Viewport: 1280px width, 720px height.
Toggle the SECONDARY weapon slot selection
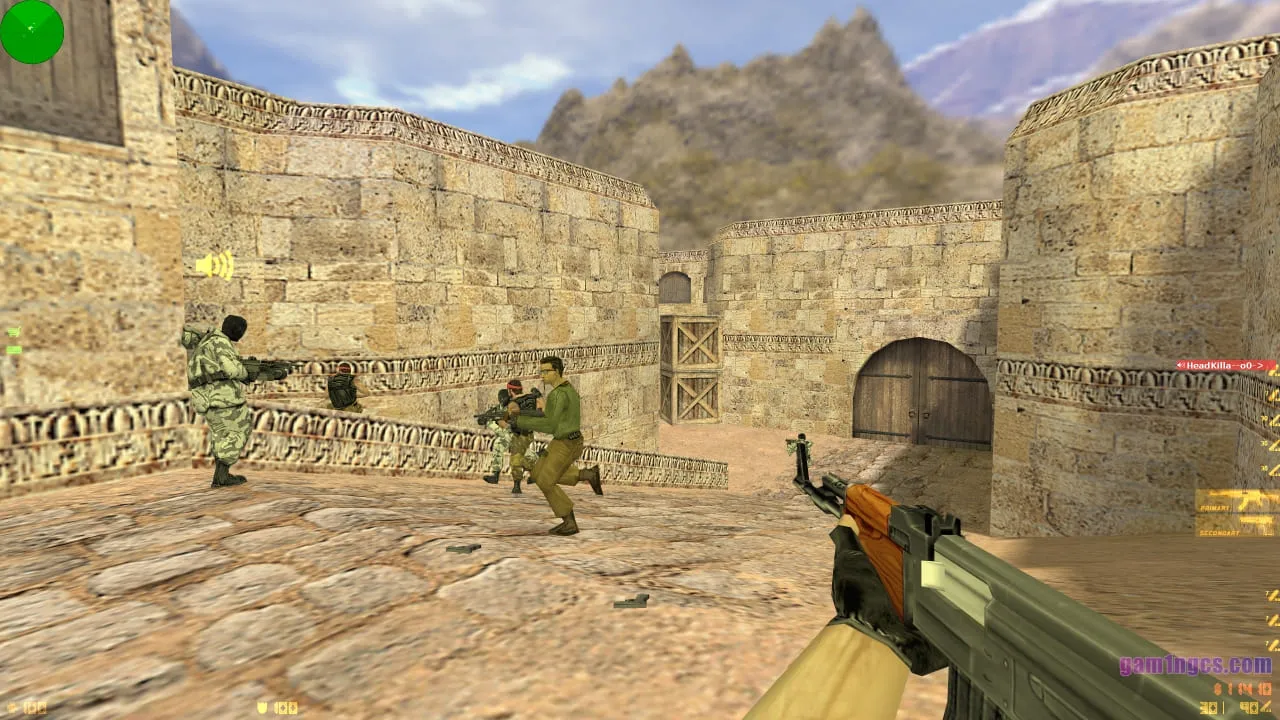[x=1218, y=532]
